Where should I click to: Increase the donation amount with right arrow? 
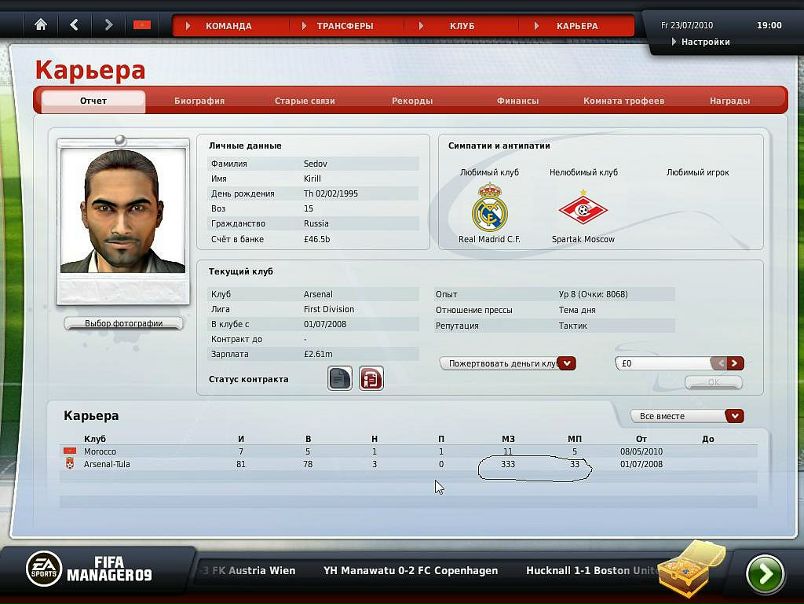tap(735, 363)
